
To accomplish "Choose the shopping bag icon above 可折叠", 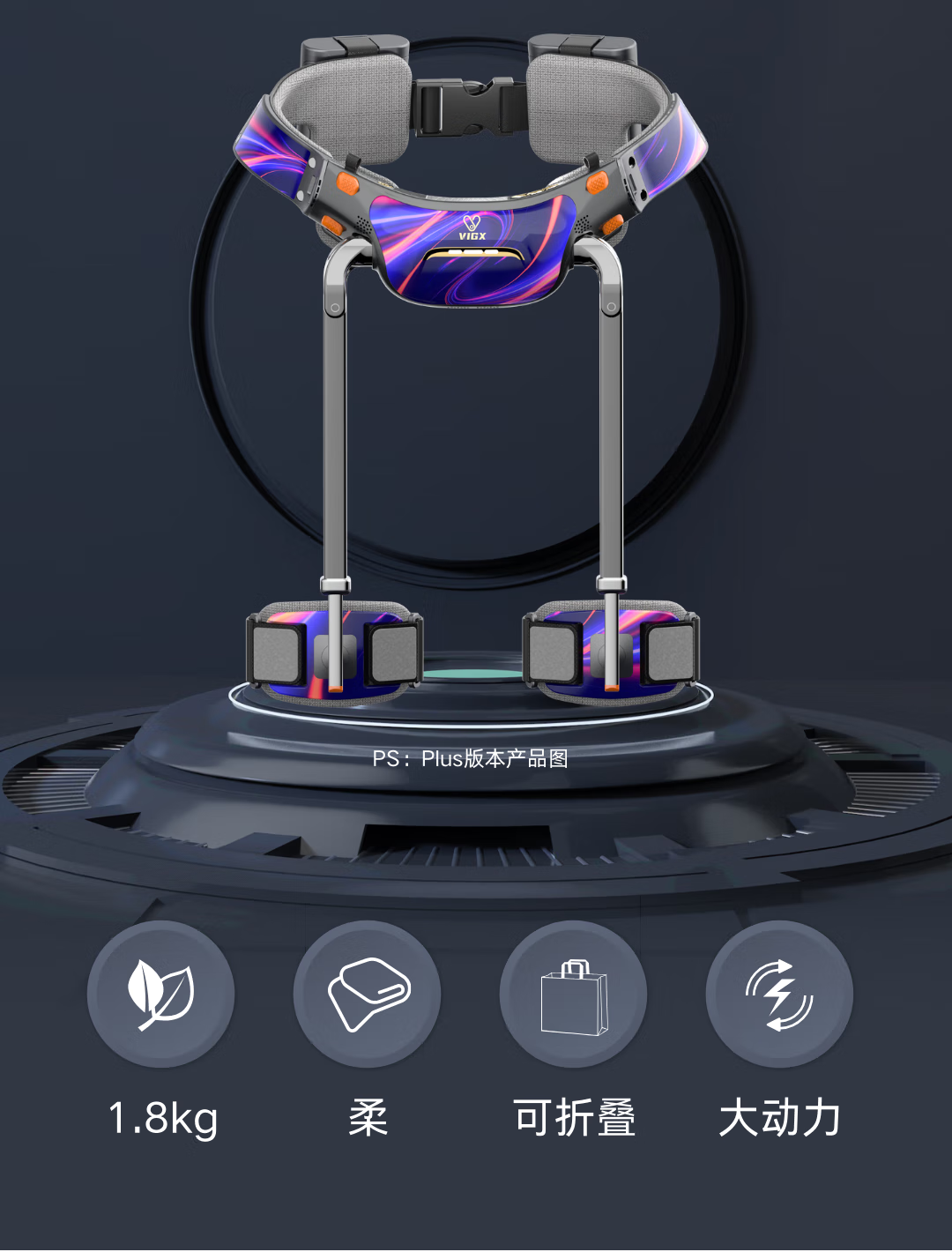I will 574,996.
